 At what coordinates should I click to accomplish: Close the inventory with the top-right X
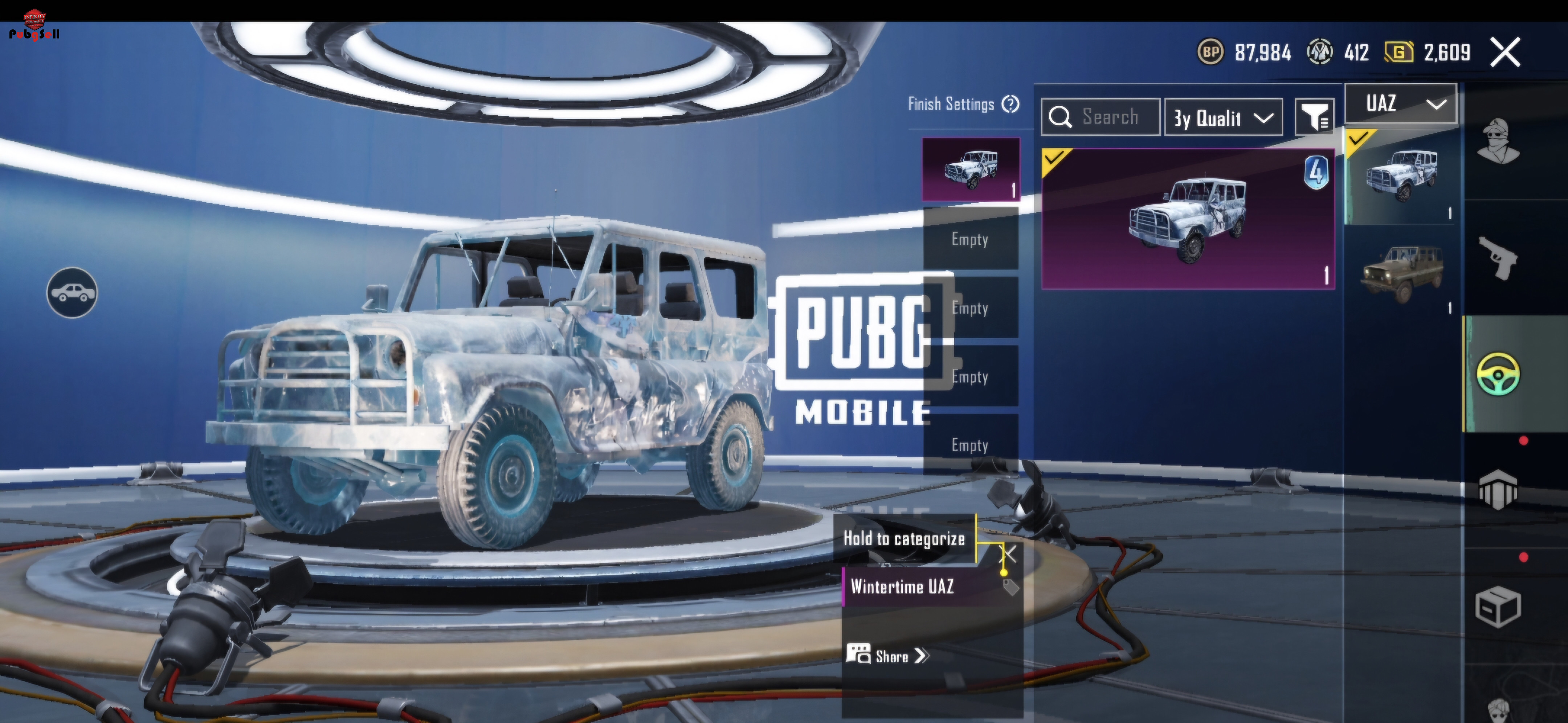coord(1505,52)
